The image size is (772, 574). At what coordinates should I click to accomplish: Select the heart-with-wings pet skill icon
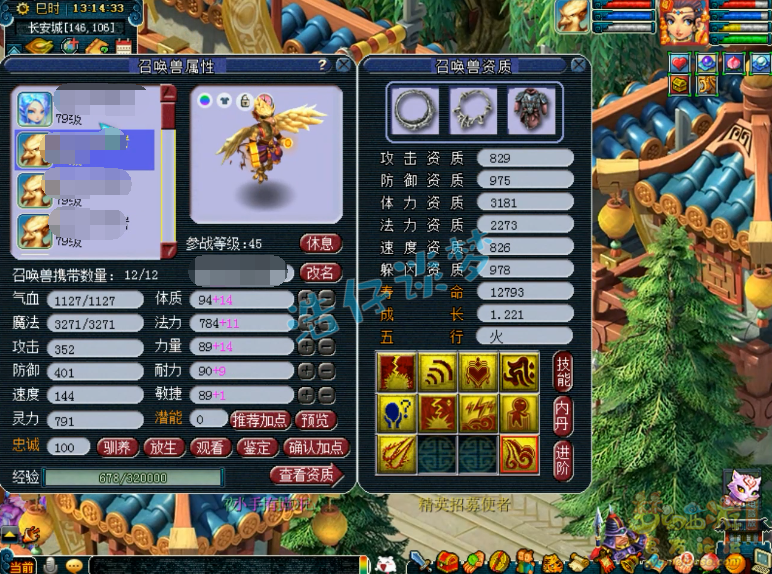479,372
